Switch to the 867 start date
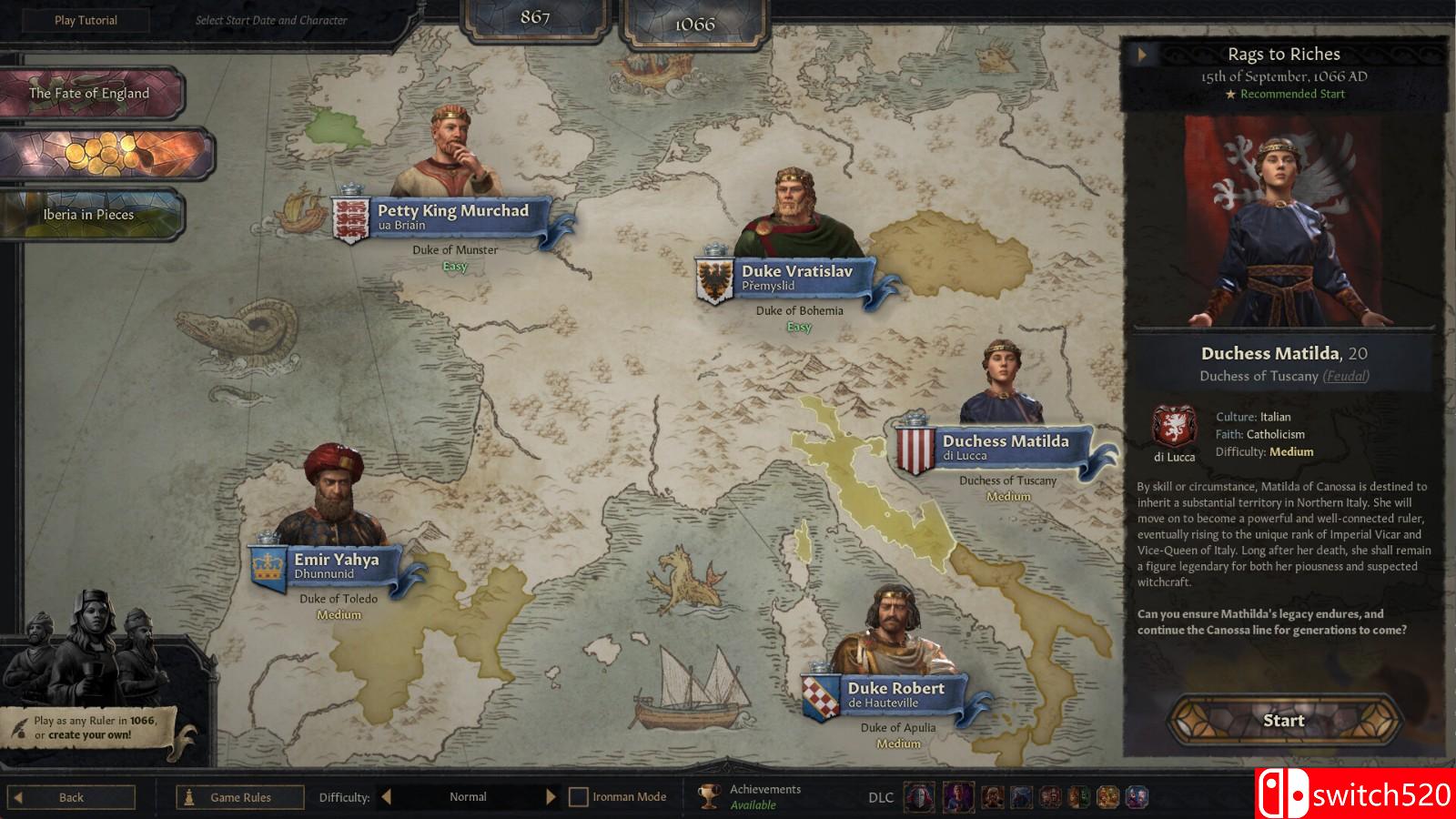Viewport: 1456px width, 819px height. point(536,15)
